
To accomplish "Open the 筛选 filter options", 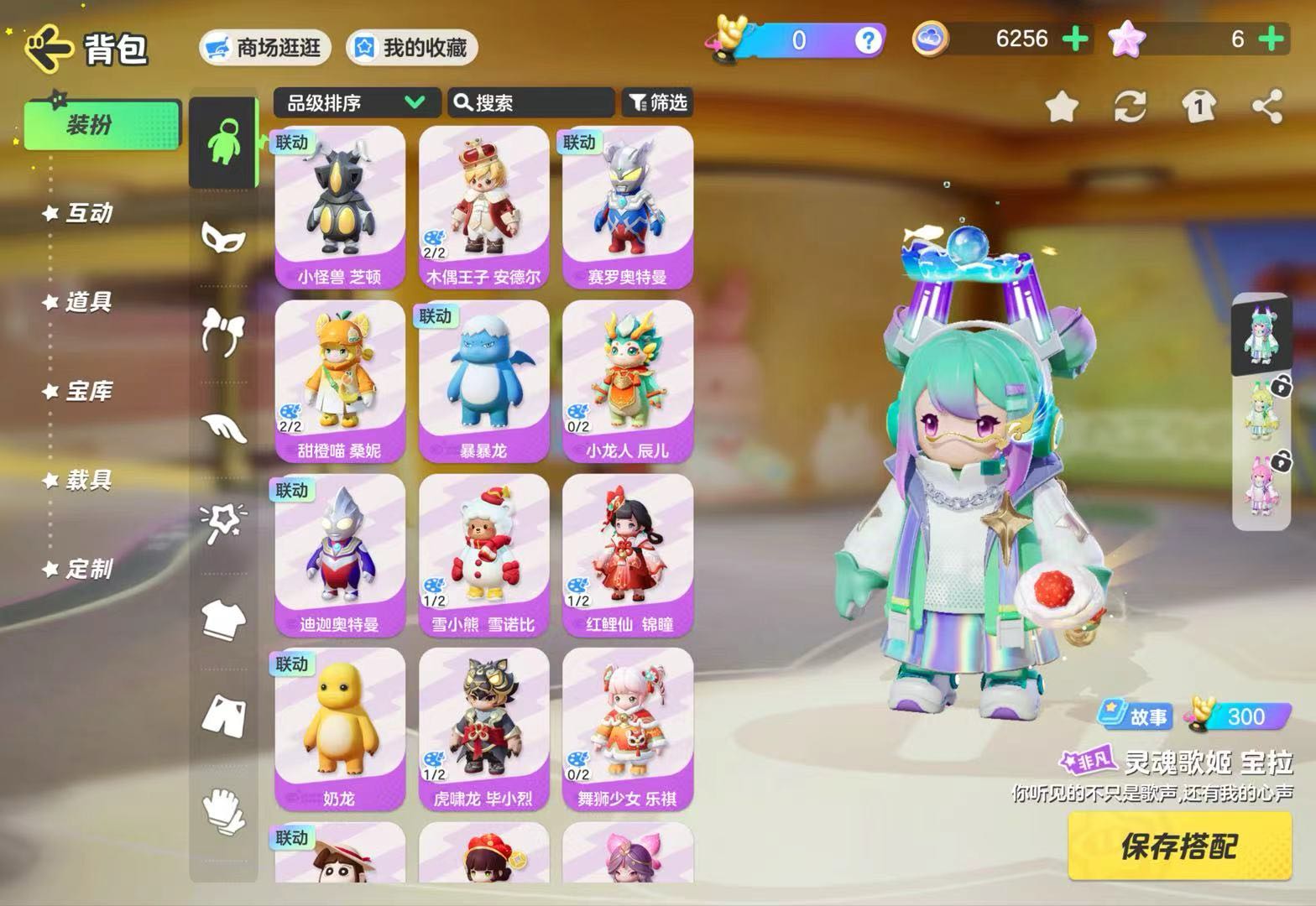I will click(x=658, y=102).
